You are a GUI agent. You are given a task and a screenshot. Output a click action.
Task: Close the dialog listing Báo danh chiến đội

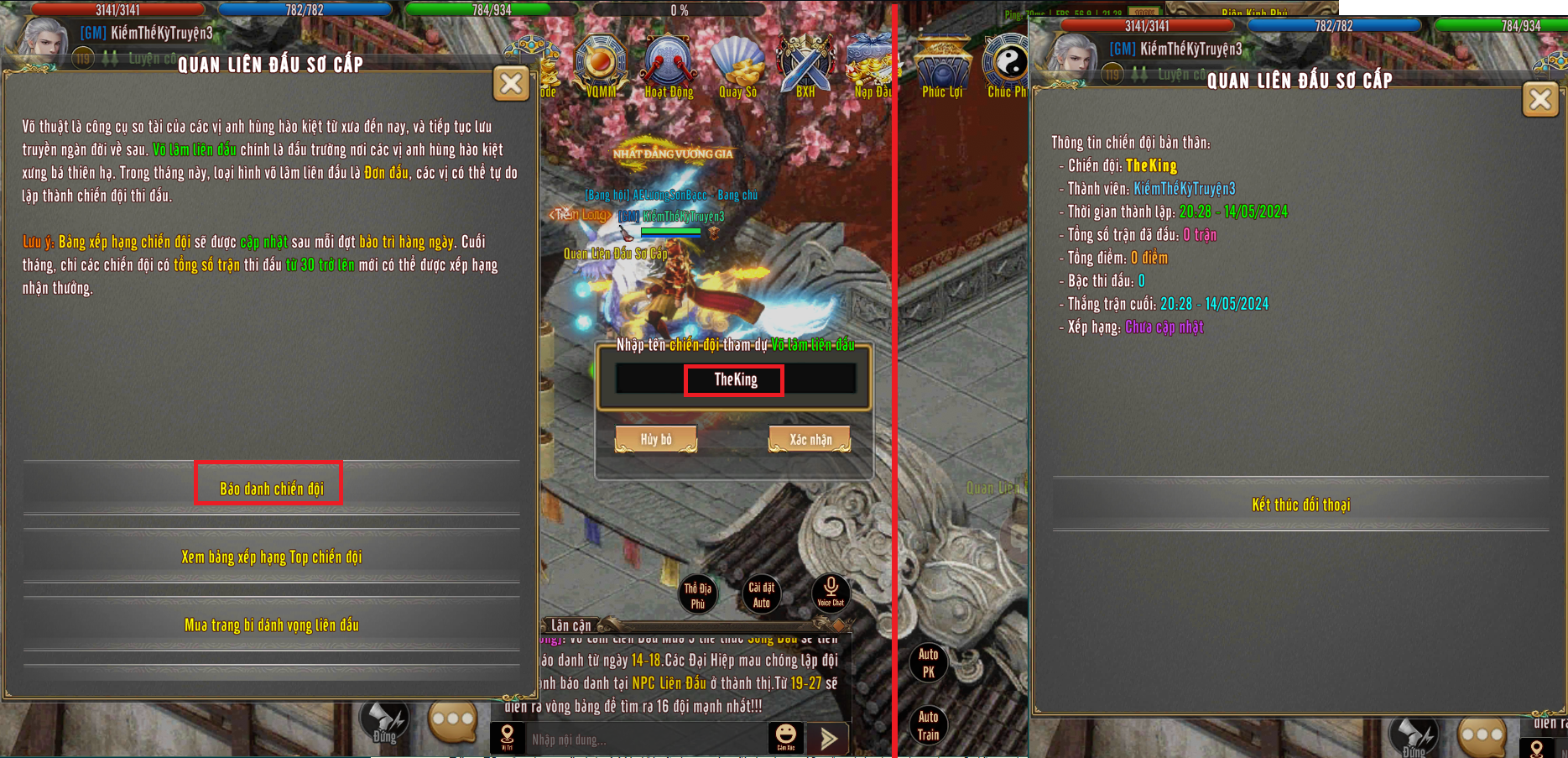(511, 83)
